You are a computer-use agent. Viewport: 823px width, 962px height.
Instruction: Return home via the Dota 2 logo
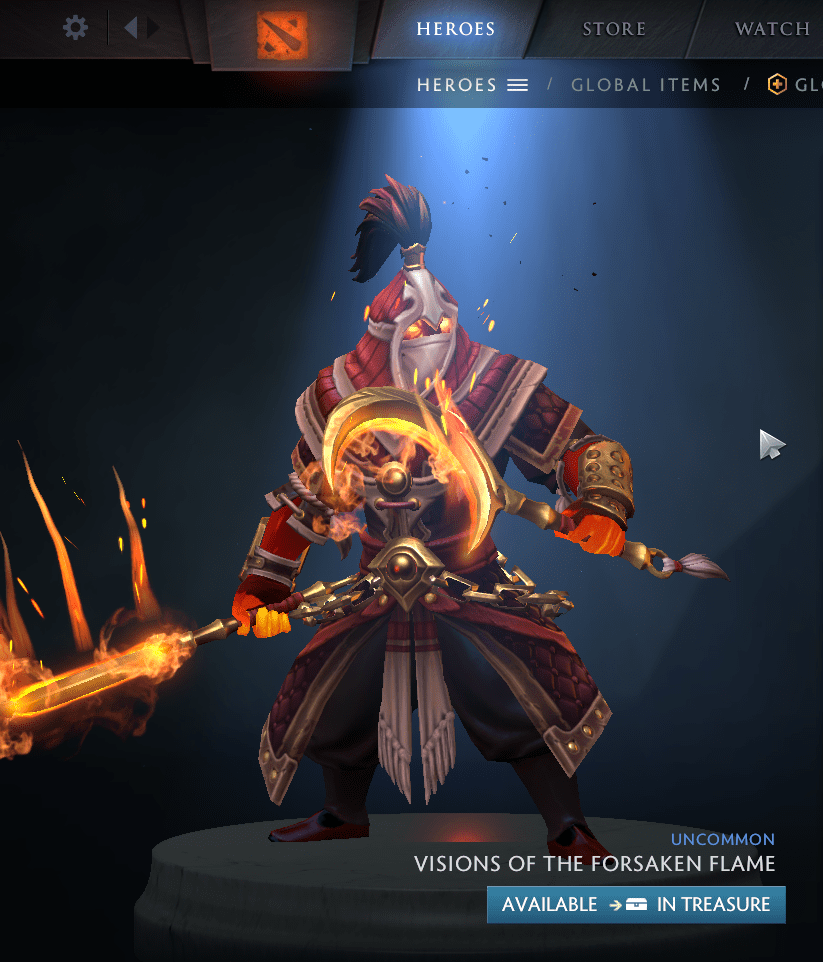(x=281, y=36)
